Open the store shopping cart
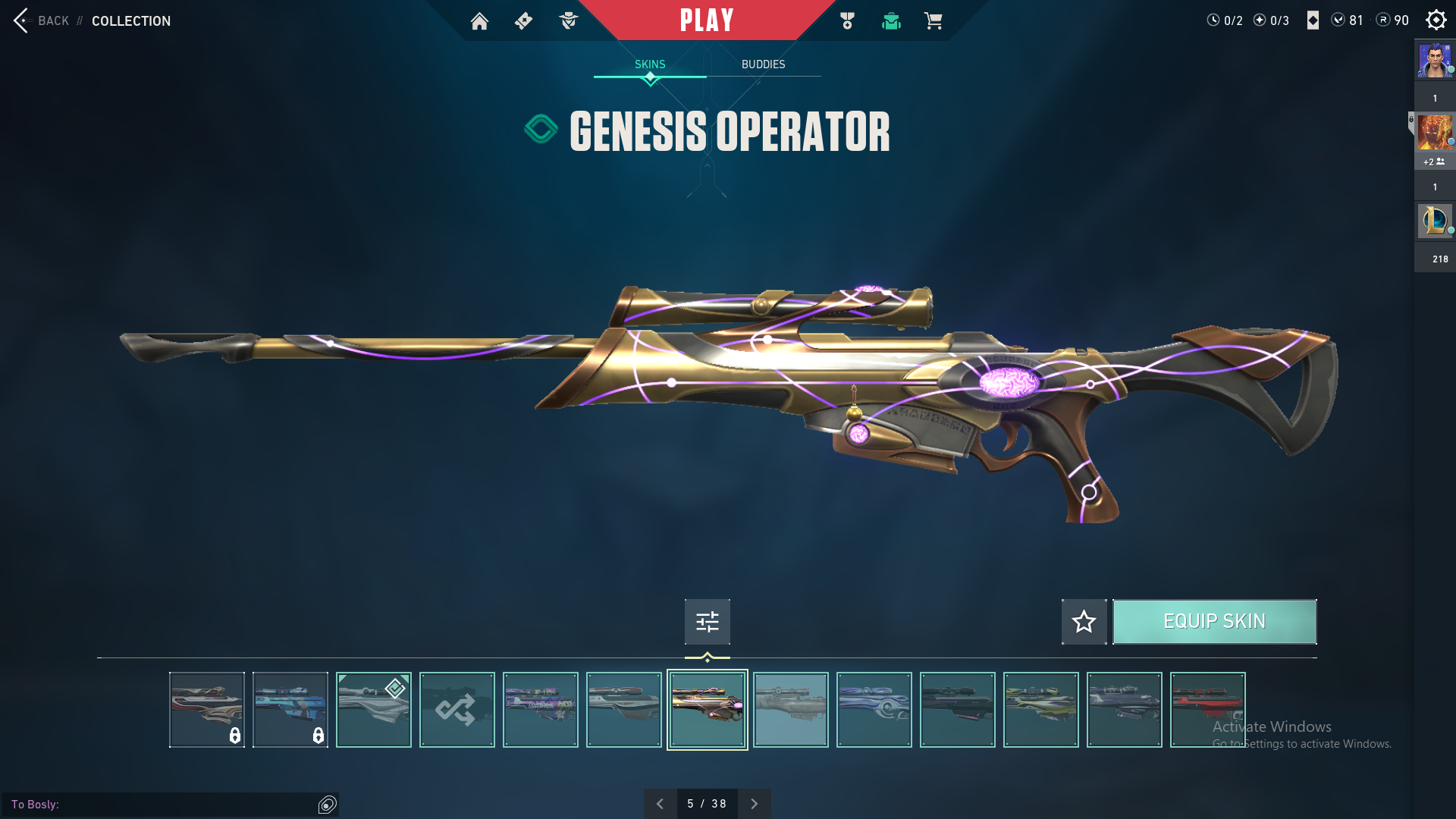The height and width of the screenshot is (819, 1456). pos(933,21)
